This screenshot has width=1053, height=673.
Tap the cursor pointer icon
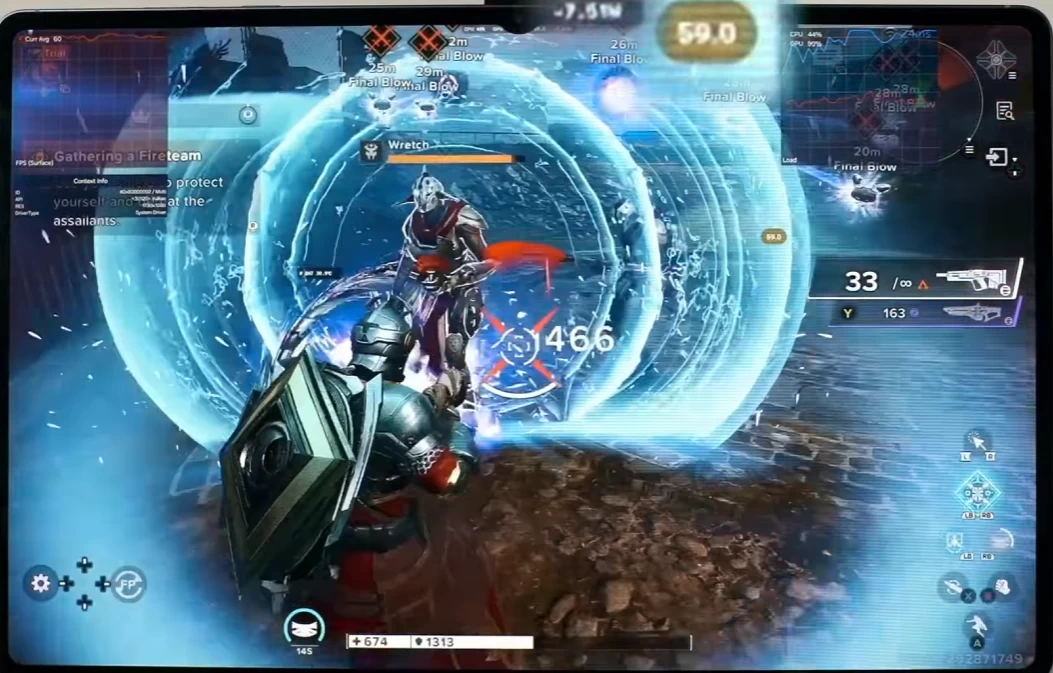coord(978,441)
